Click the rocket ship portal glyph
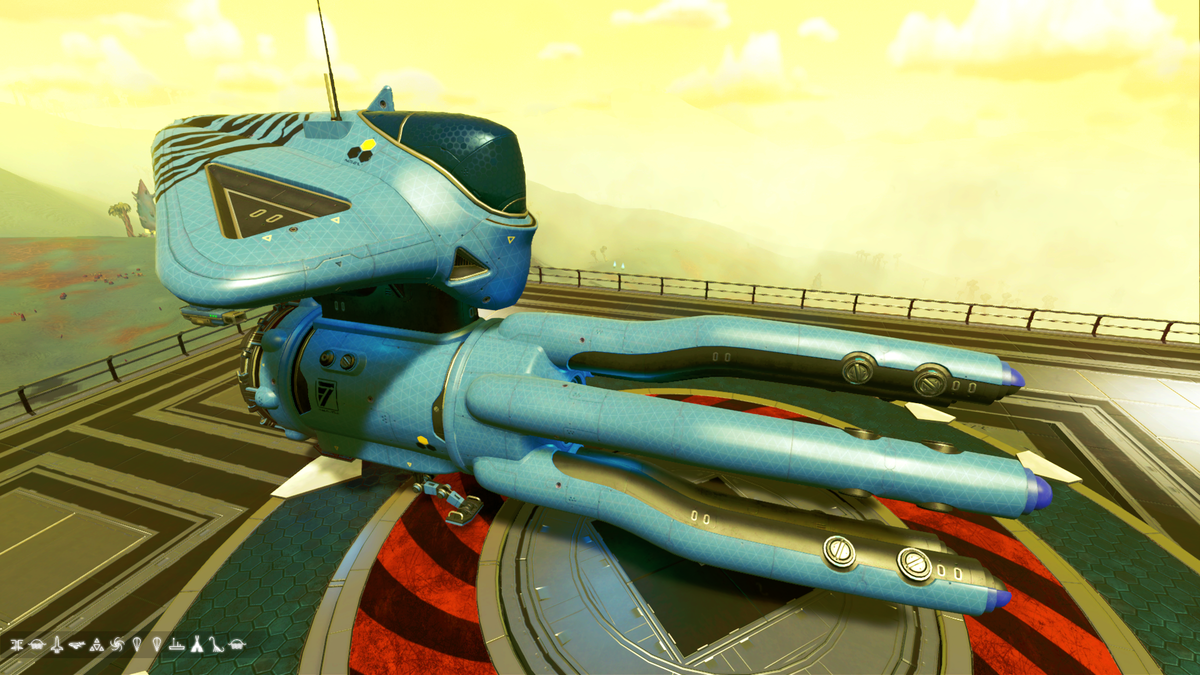Screen dimensions: 1200x675 57,645
